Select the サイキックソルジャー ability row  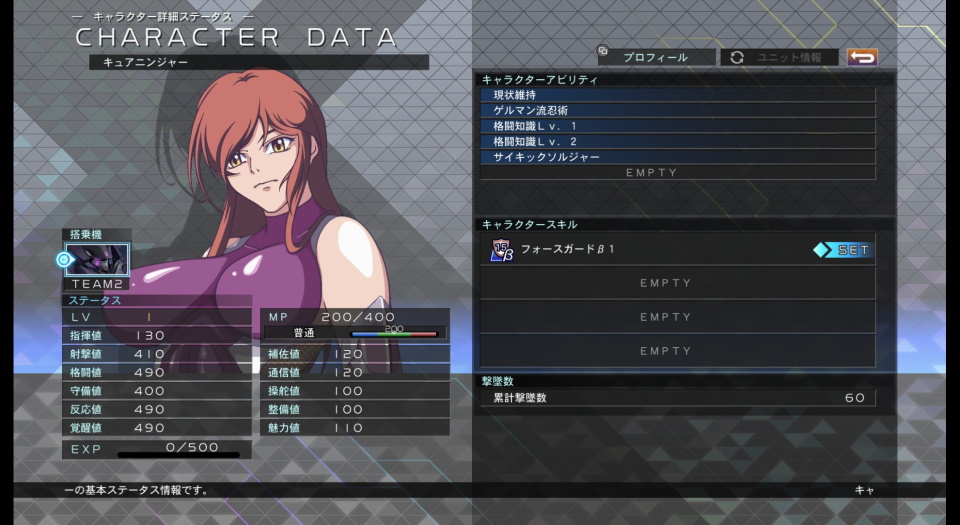coord(677,157)
